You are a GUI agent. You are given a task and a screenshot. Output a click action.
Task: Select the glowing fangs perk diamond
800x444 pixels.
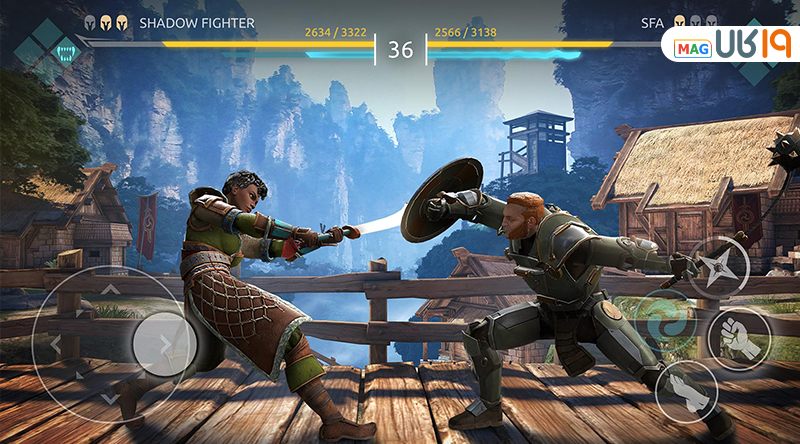tap(65, 50)
